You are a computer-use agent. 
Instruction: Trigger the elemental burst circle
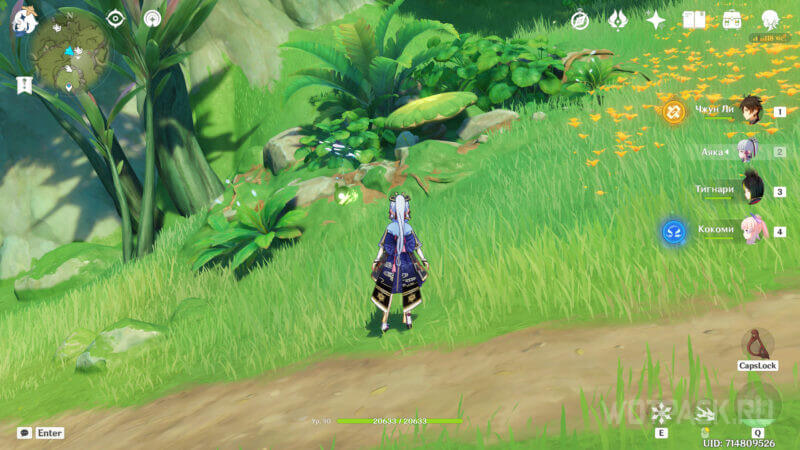757,403
